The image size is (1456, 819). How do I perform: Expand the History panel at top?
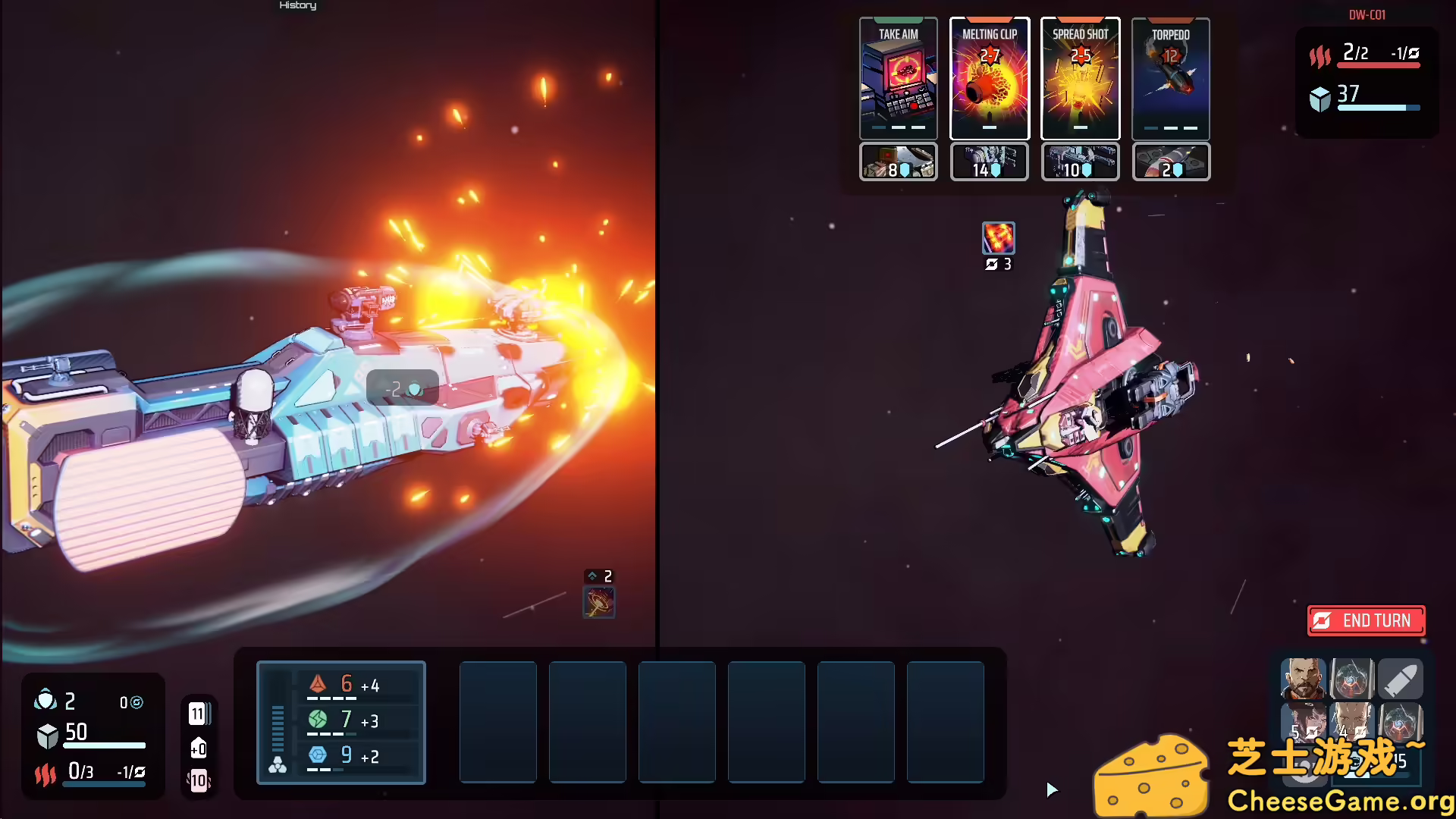tap(297, 5)
